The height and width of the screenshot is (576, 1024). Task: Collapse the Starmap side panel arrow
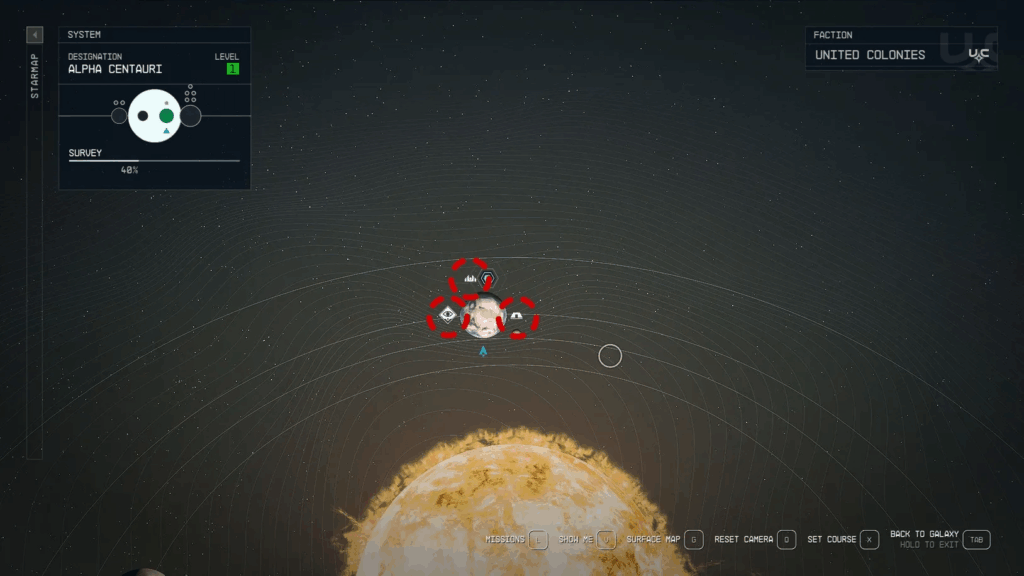[35, 35]
